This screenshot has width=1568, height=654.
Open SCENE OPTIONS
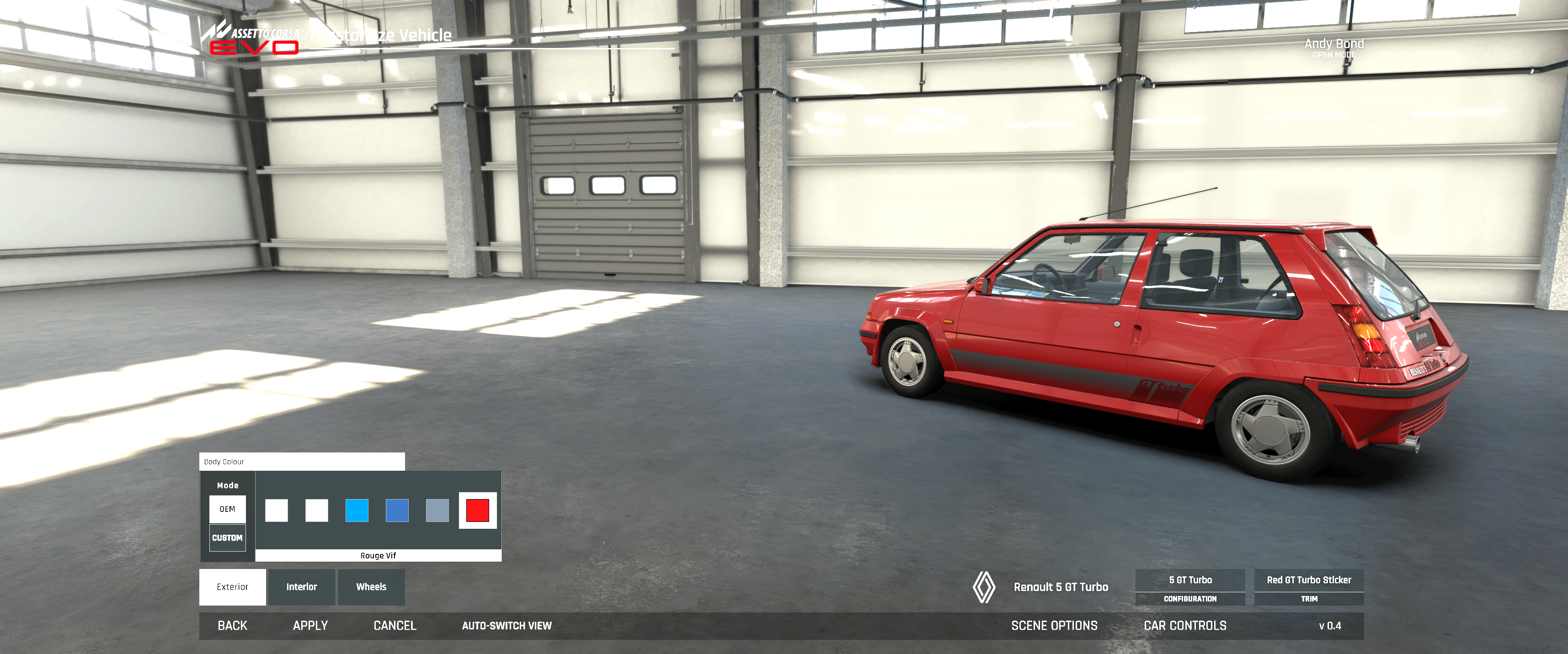point(1054,625)
